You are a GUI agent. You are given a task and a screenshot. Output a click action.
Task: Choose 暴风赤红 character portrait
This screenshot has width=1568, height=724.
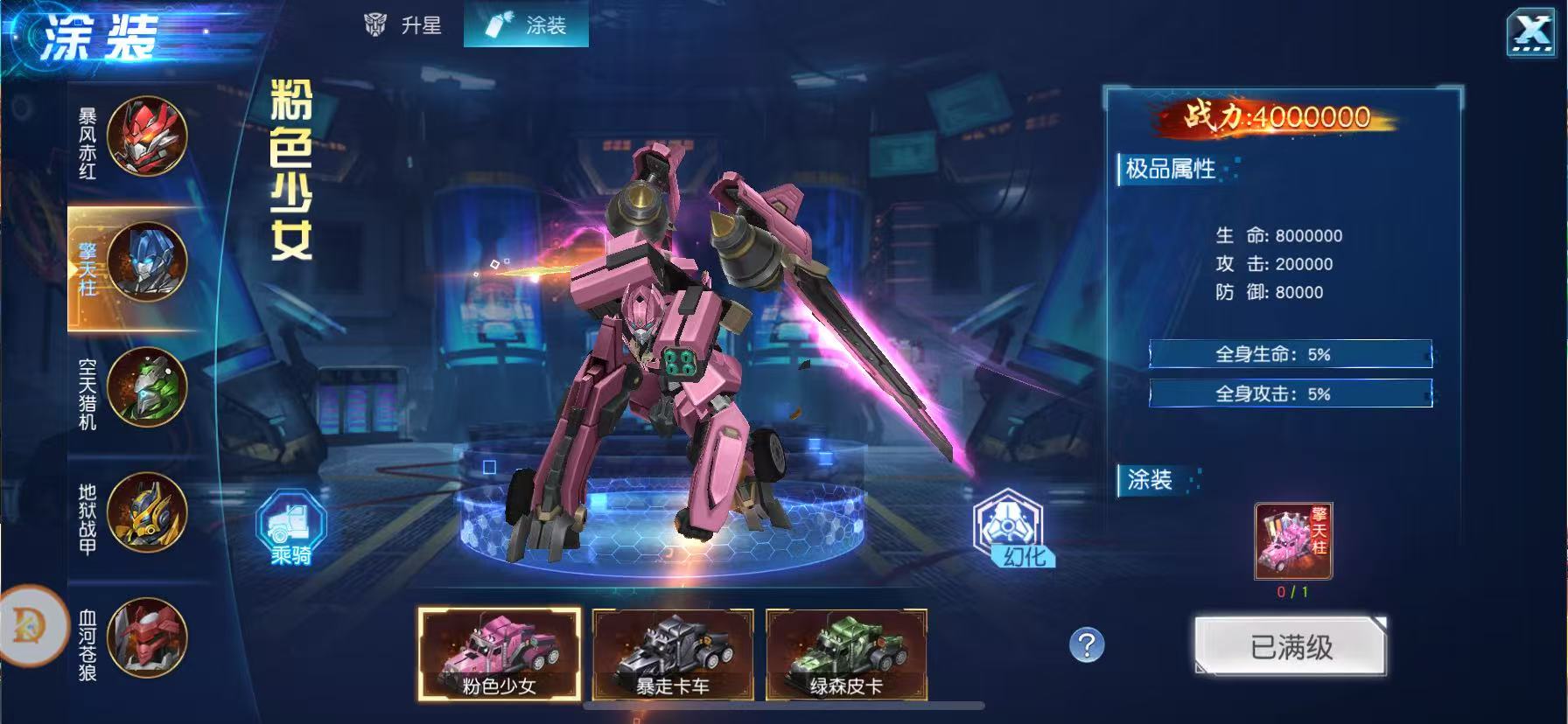point(146,136)
